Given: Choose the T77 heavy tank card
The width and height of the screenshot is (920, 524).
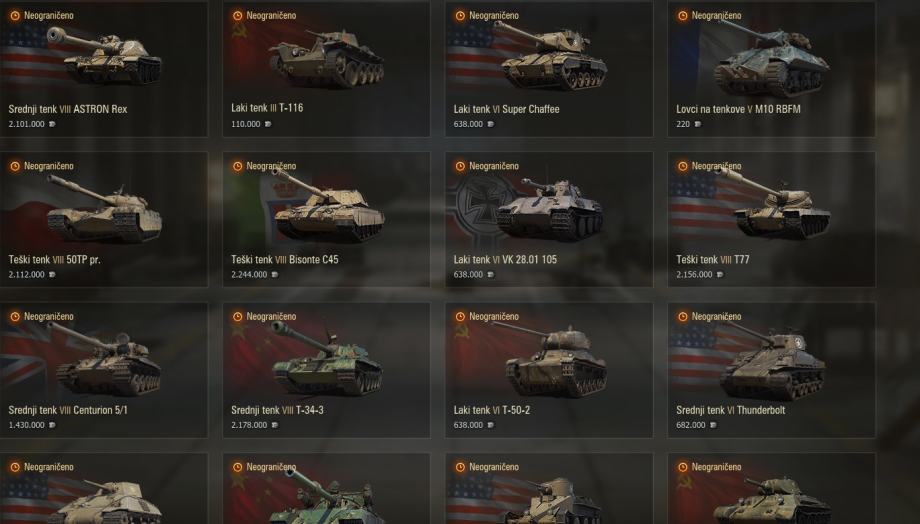Looking at the screenshot, I should click(771, 219).
